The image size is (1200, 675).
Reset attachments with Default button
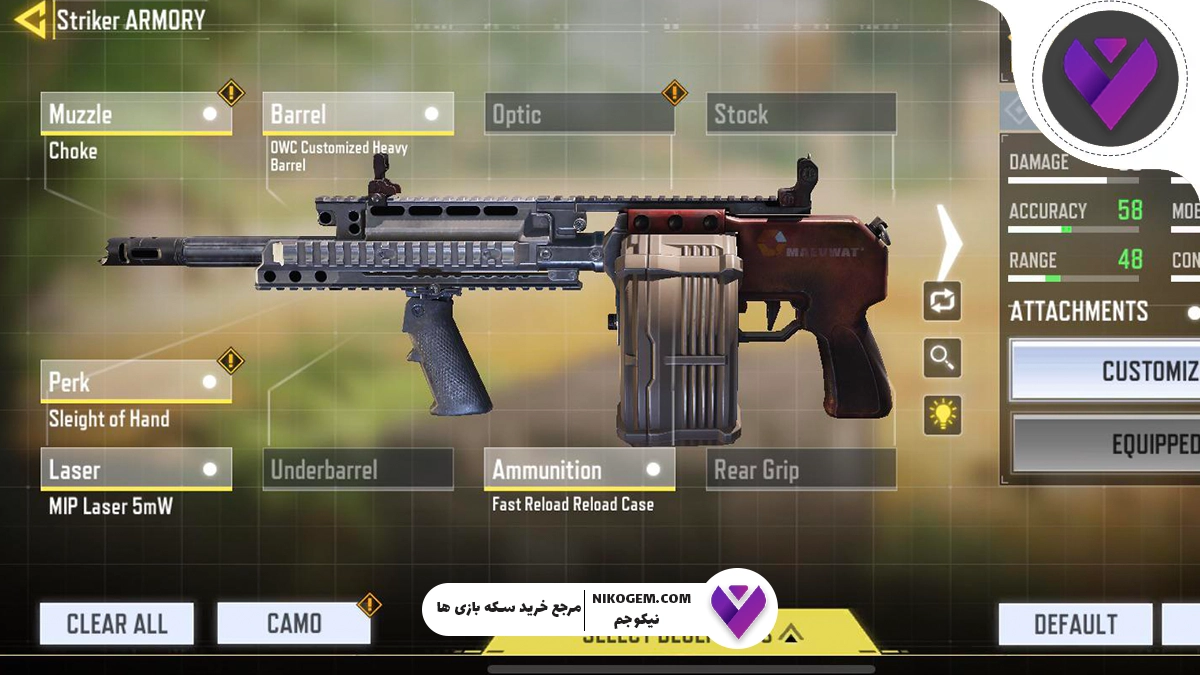click(1075, 624)
